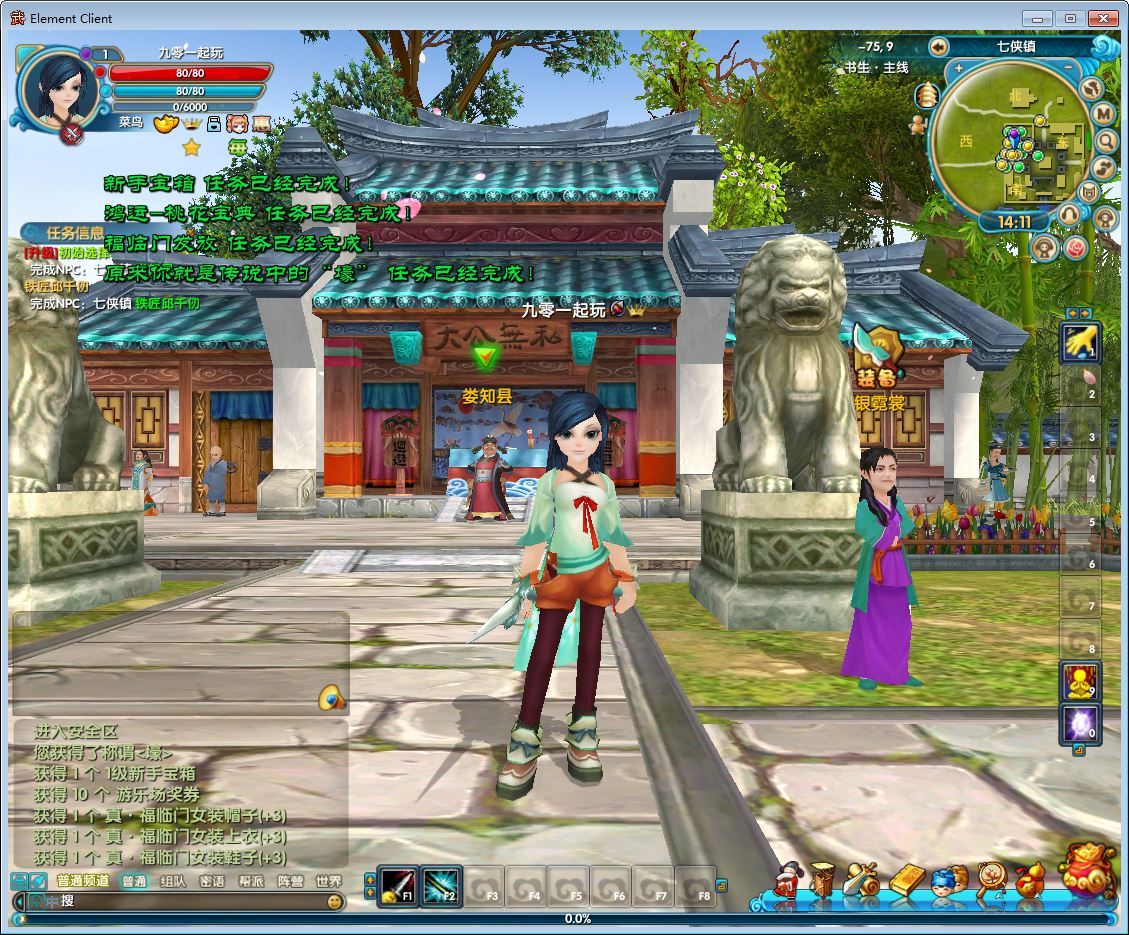Open the world map with the M button
This screenshot has height=935, width=1129.
coord(1104,114)
